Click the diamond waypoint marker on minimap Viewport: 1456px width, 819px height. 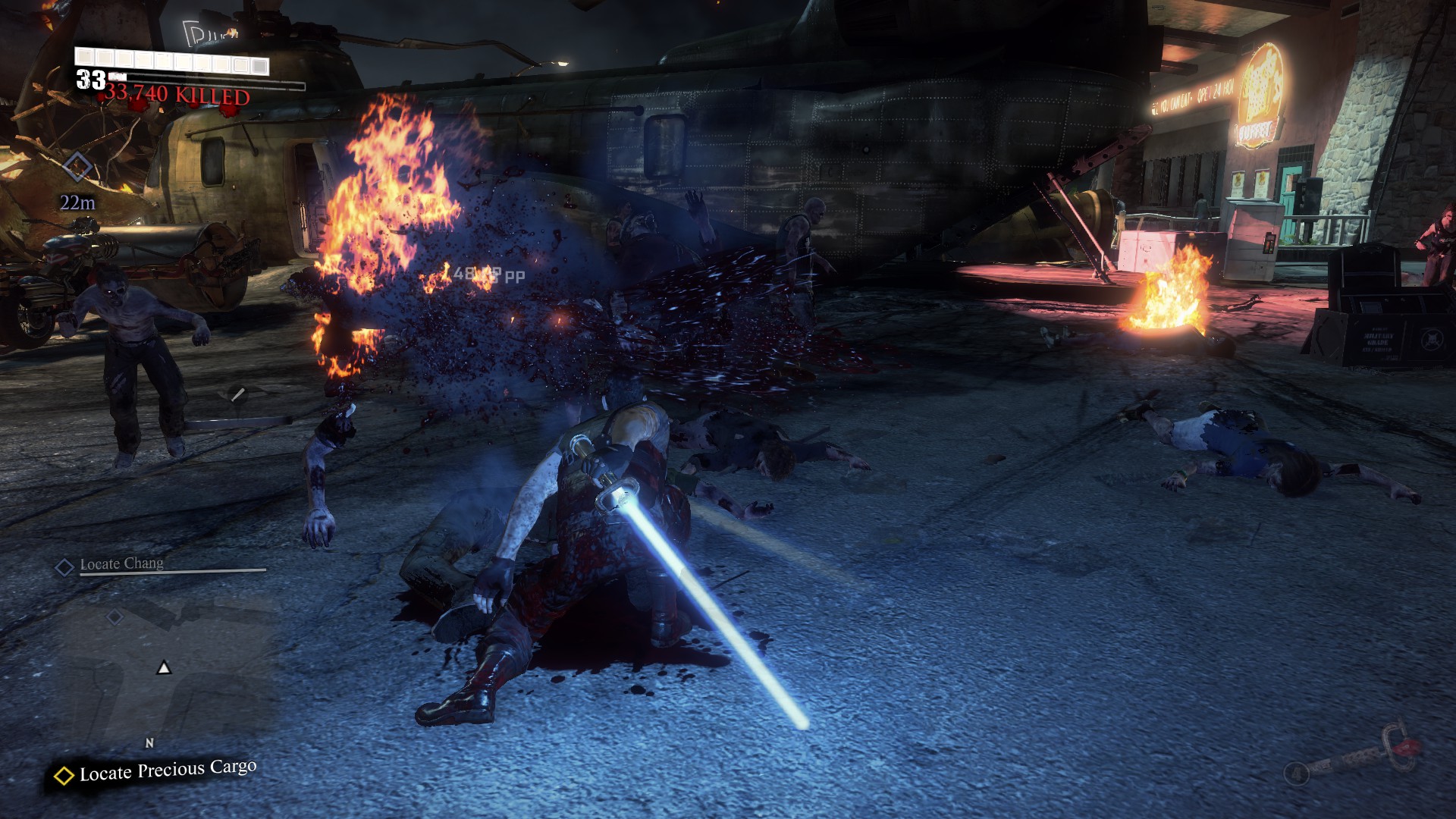115,617
